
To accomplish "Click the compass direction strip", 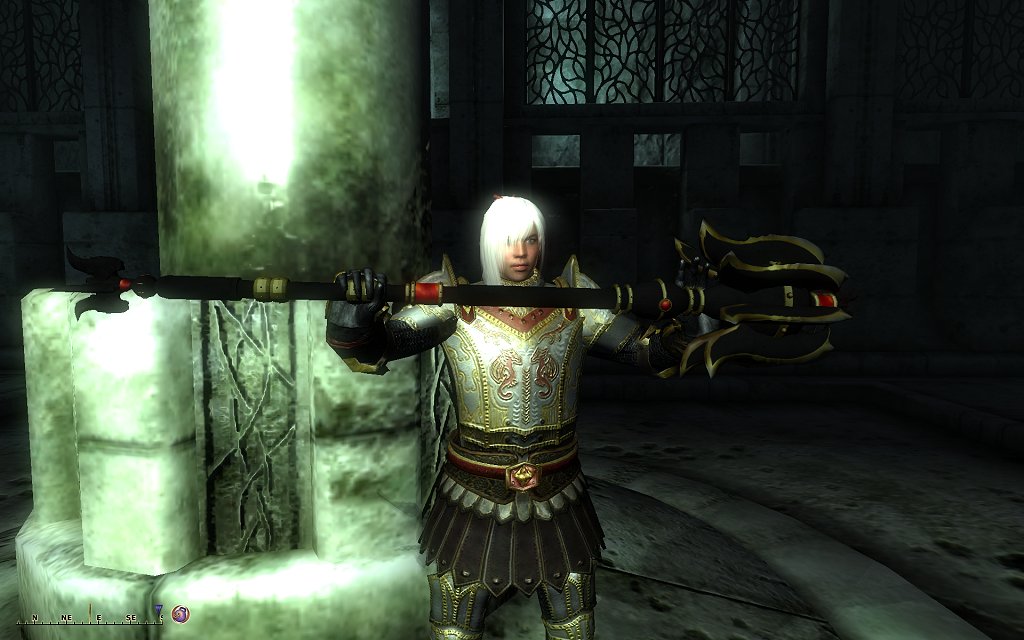I will tap(88, 619).
